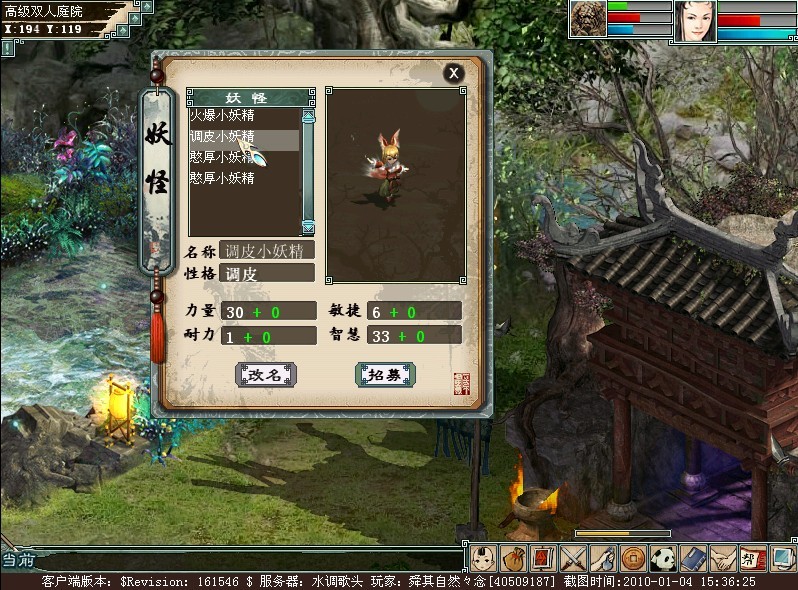The height and width of the screenshot is (590, 798).
Task: Recruit the monster with 招募 button
Action: (x=385, y=374)
